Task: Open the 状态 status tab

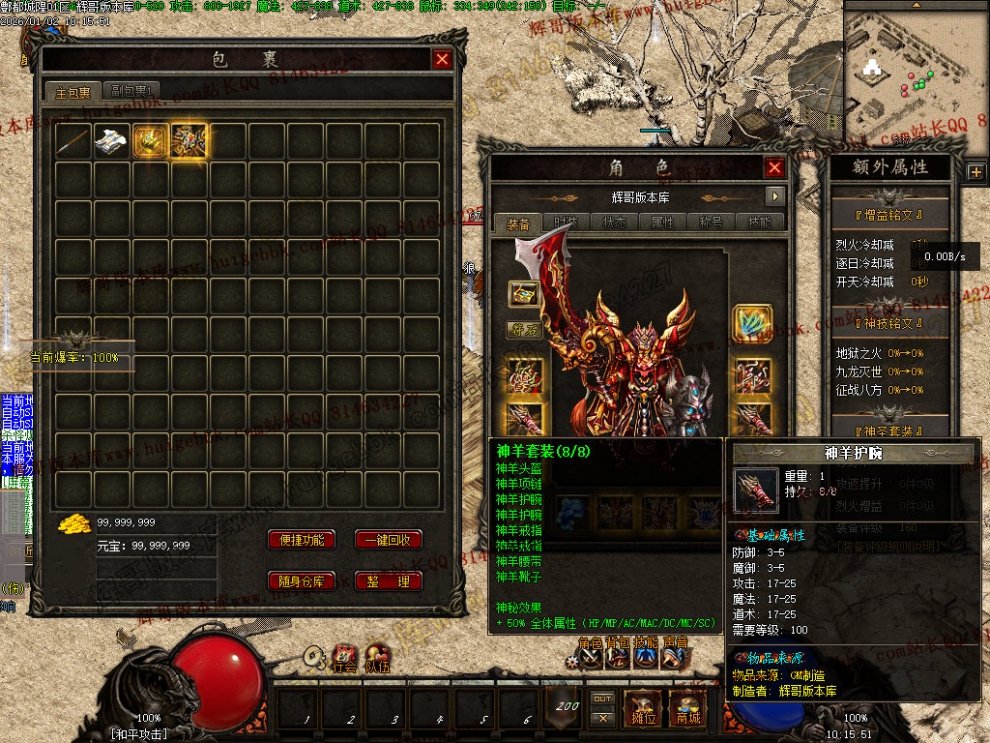Action: pos(613,223)
